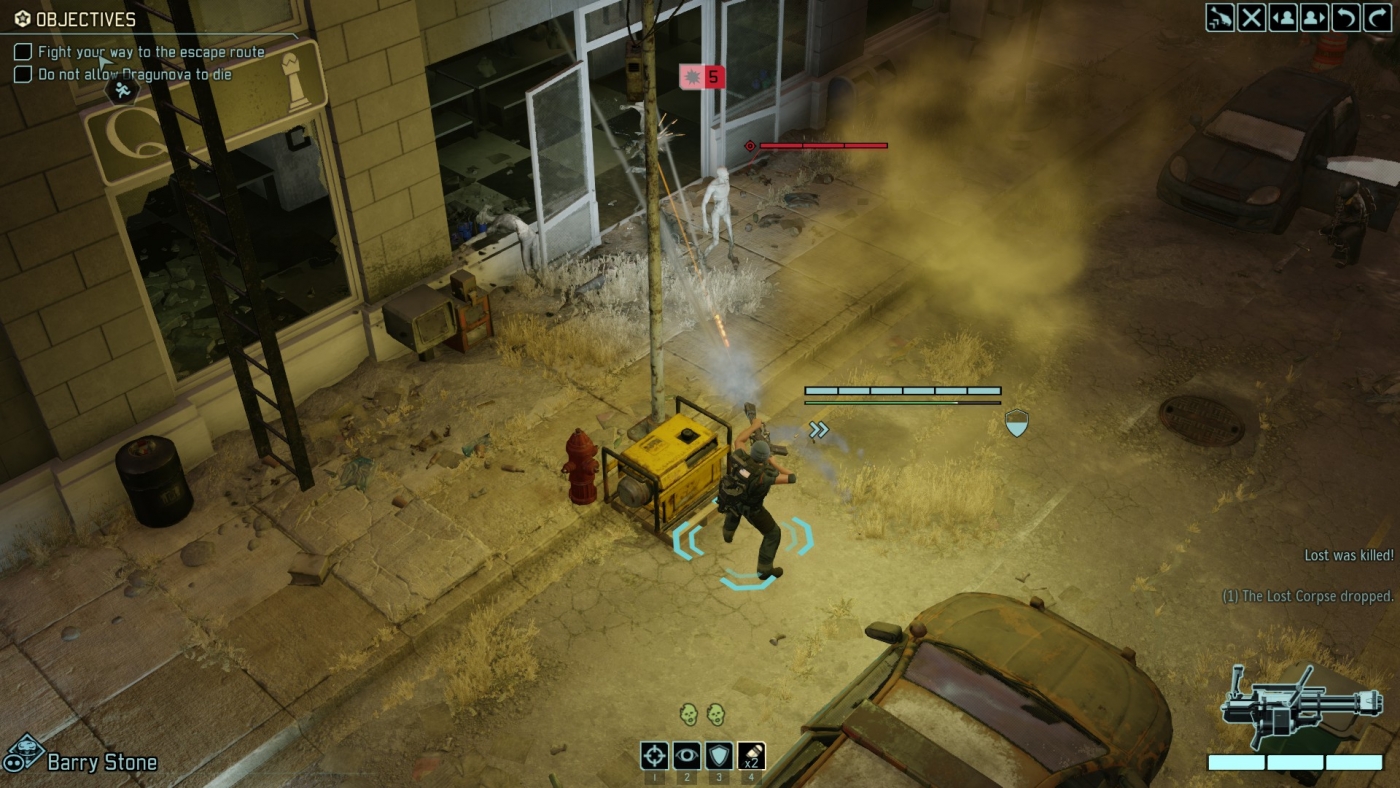Click the Lost counter badge showing 5

703,76
